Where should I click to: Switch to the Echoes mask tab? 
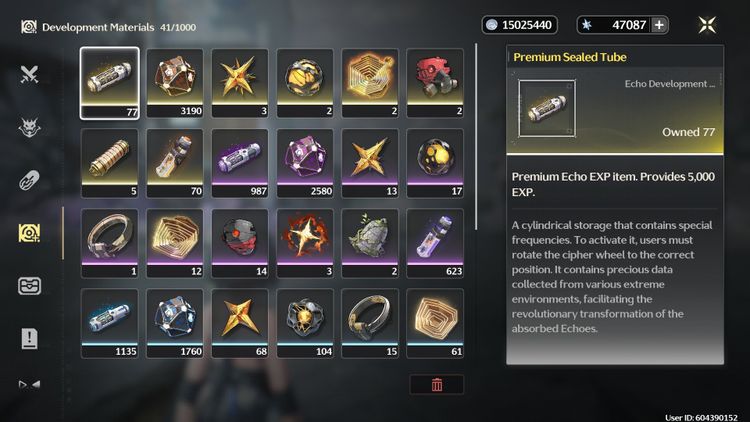pos(29,126)
